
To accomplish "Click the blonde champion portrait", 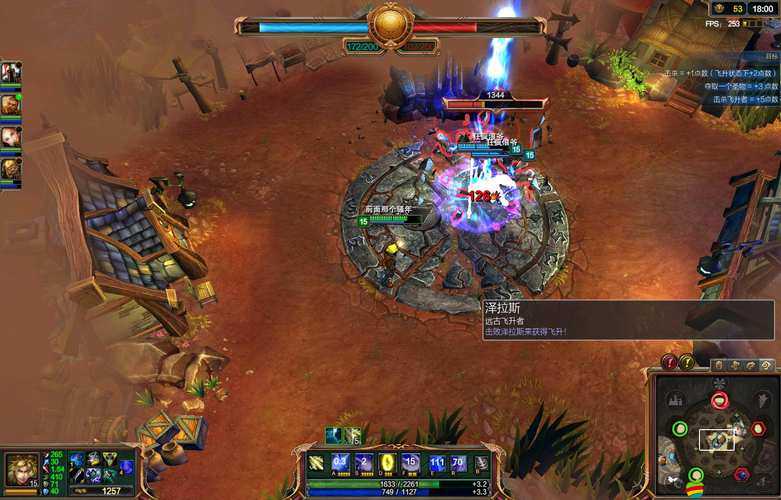I will click(21, 468).
